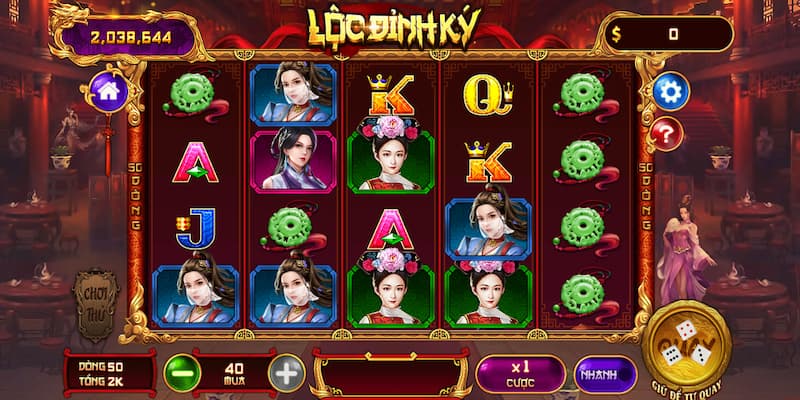Image resolution: width=800 pixels, height=400 pixels.
Task: Activate the Chơi Thử trial mode
Action: click(97, 302)
